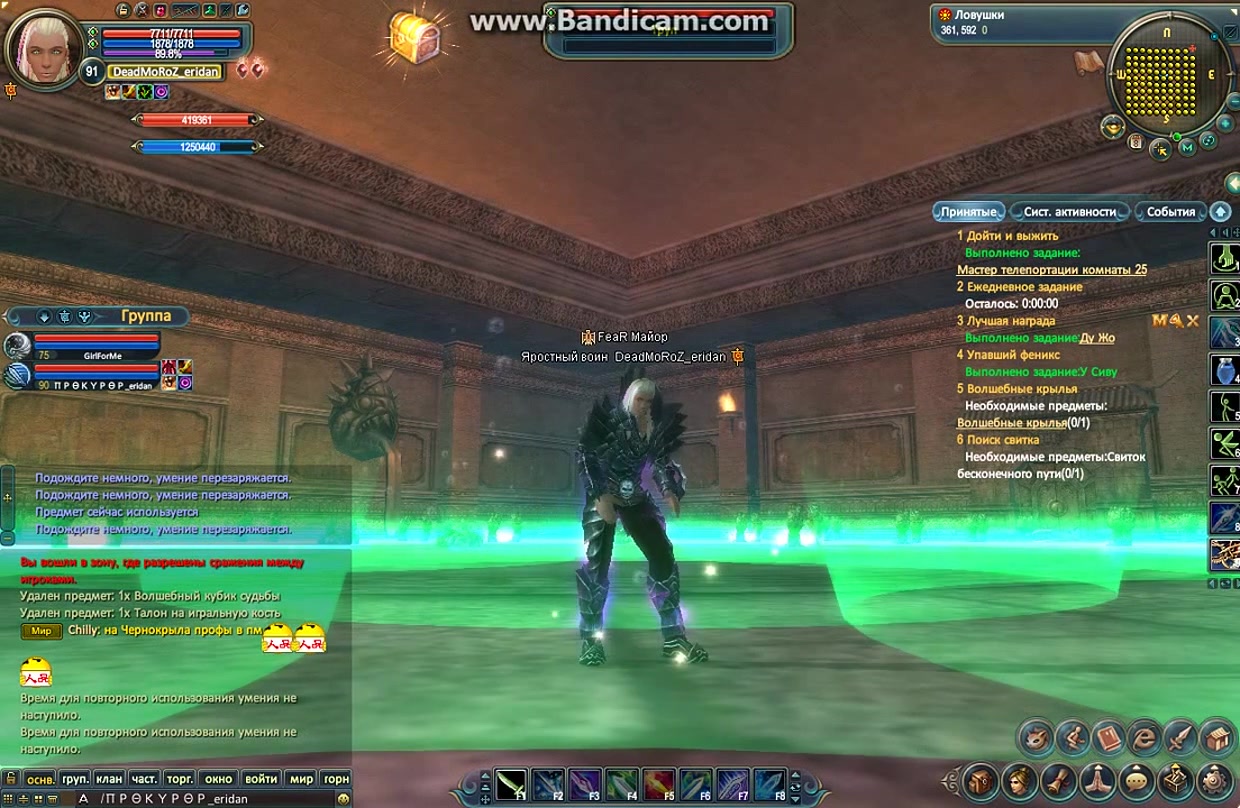Open the gear settings menu
Viewport: 1240px width, 808px height.
(1215, 779)
